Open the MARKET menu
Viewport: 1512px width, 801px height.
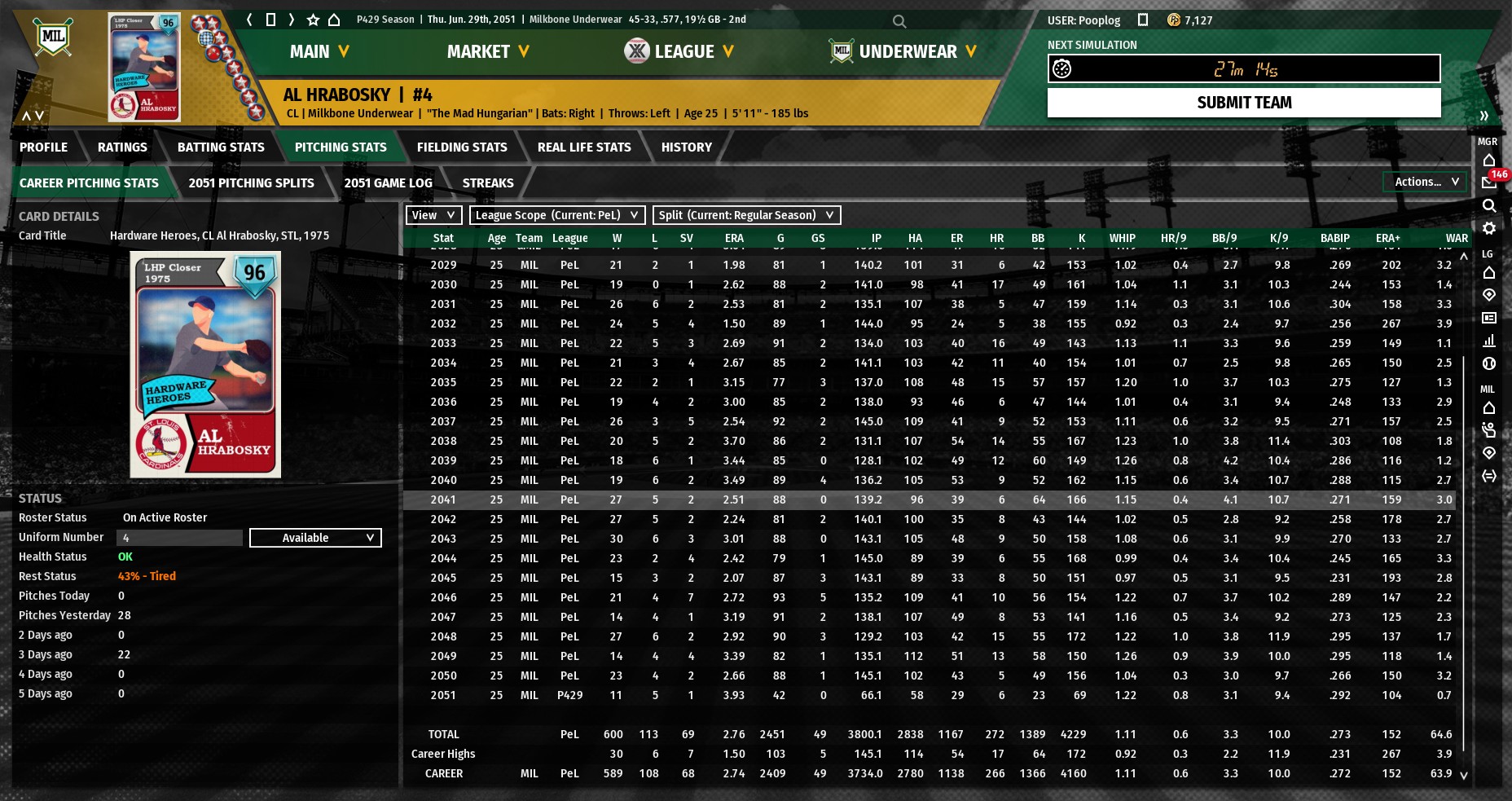(488, 51)
